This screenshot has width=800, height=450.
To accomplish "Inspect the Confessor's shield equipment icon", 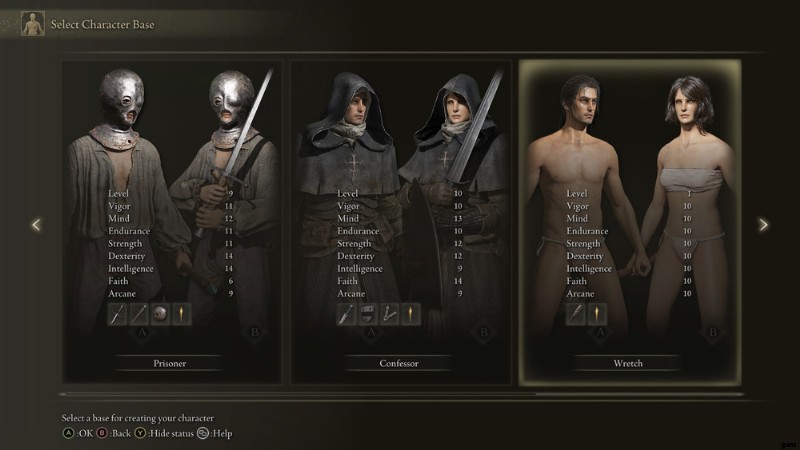I will pos(367,315).
